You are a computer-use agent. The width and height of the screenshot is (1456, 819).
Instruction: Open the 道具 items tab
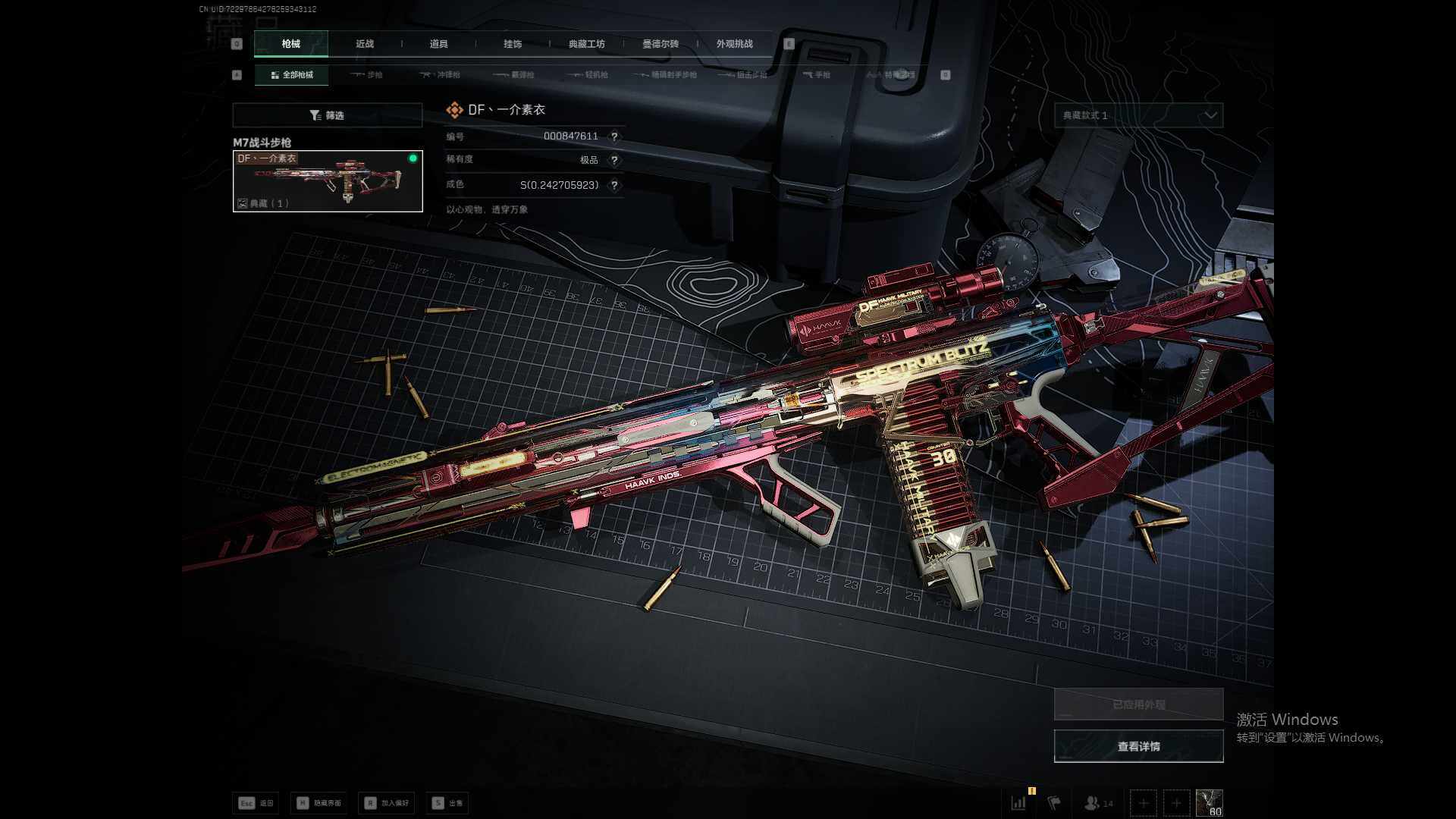tap(438, 44)
